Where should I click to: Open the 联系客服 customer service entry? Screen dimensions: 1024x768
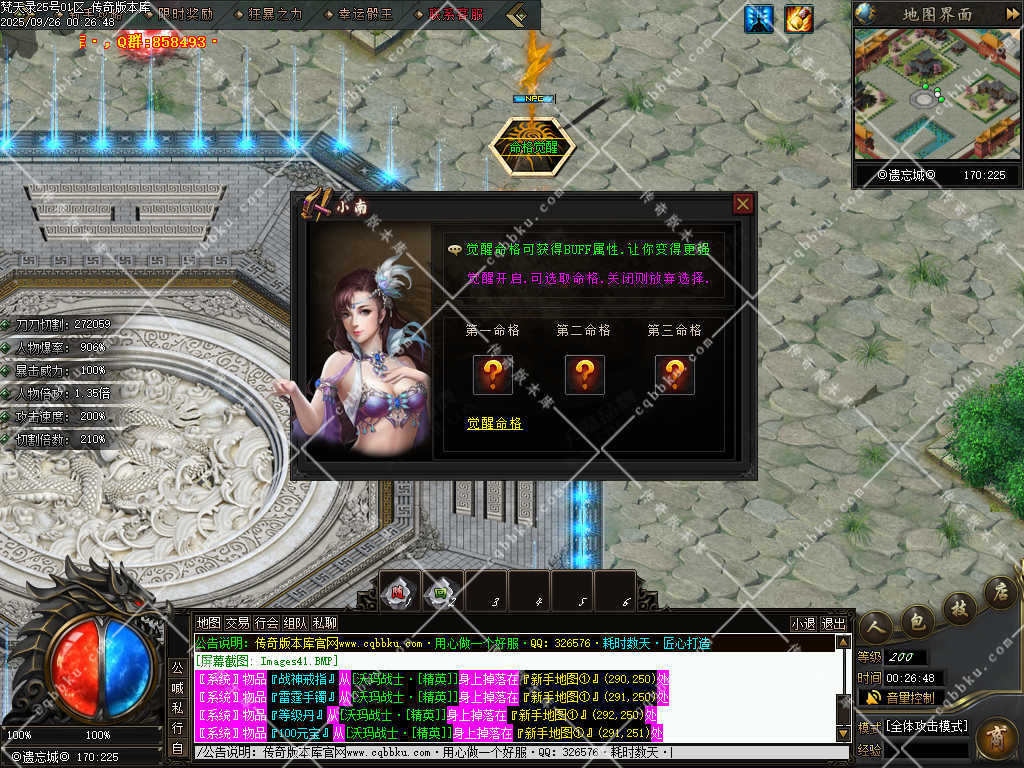[x=455, y=14]
